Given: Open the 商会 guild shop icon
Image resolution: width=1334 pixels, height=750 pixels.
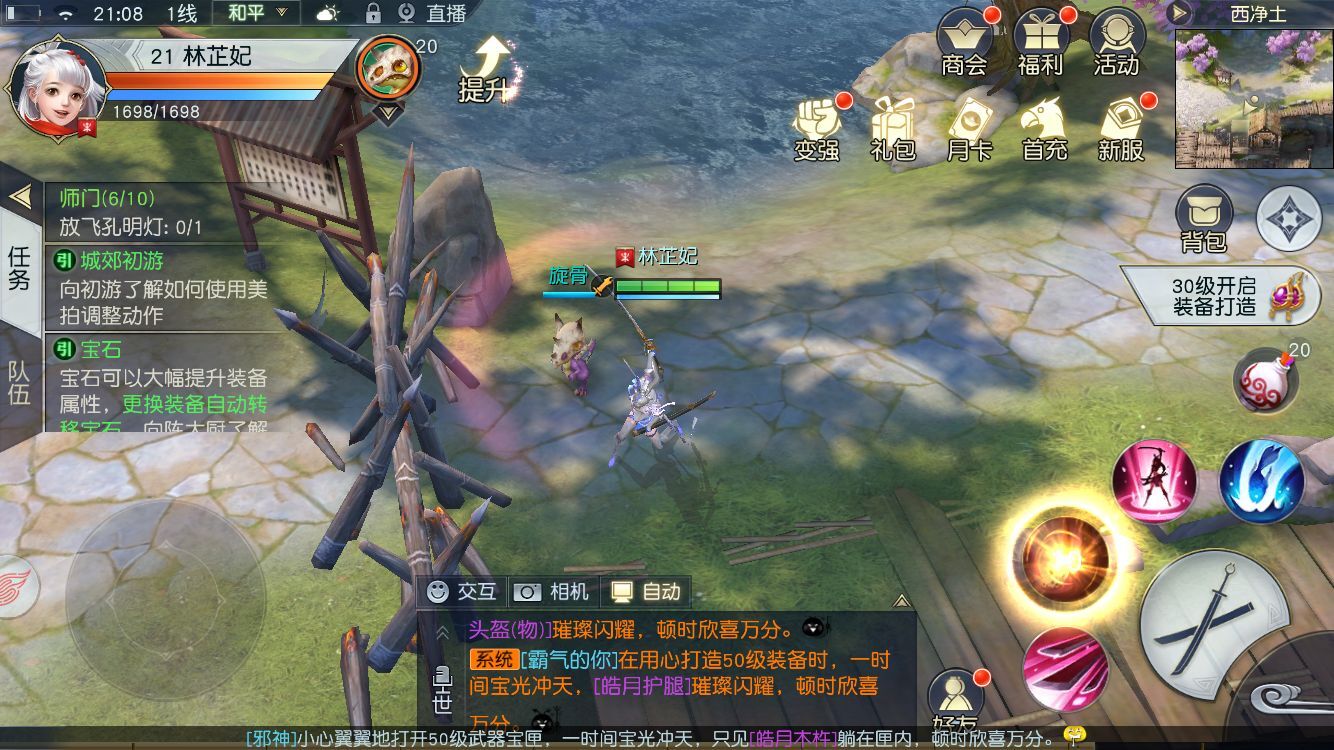Looking at the screenshot, I should pyautogui.click(x=964, y=42).
